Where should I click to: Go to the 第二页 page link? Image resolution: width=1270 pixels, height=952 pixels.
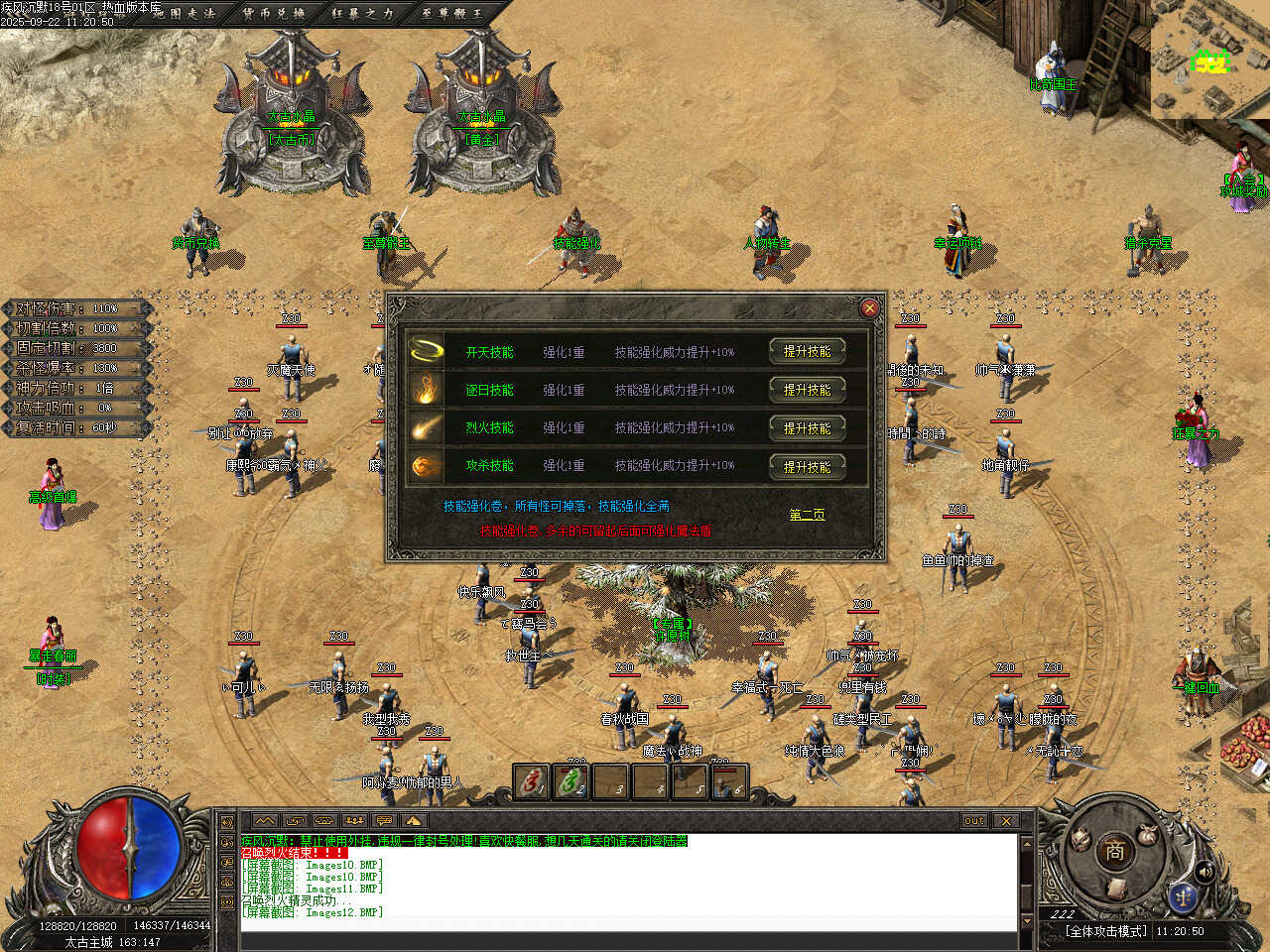(x=807, y=515)
